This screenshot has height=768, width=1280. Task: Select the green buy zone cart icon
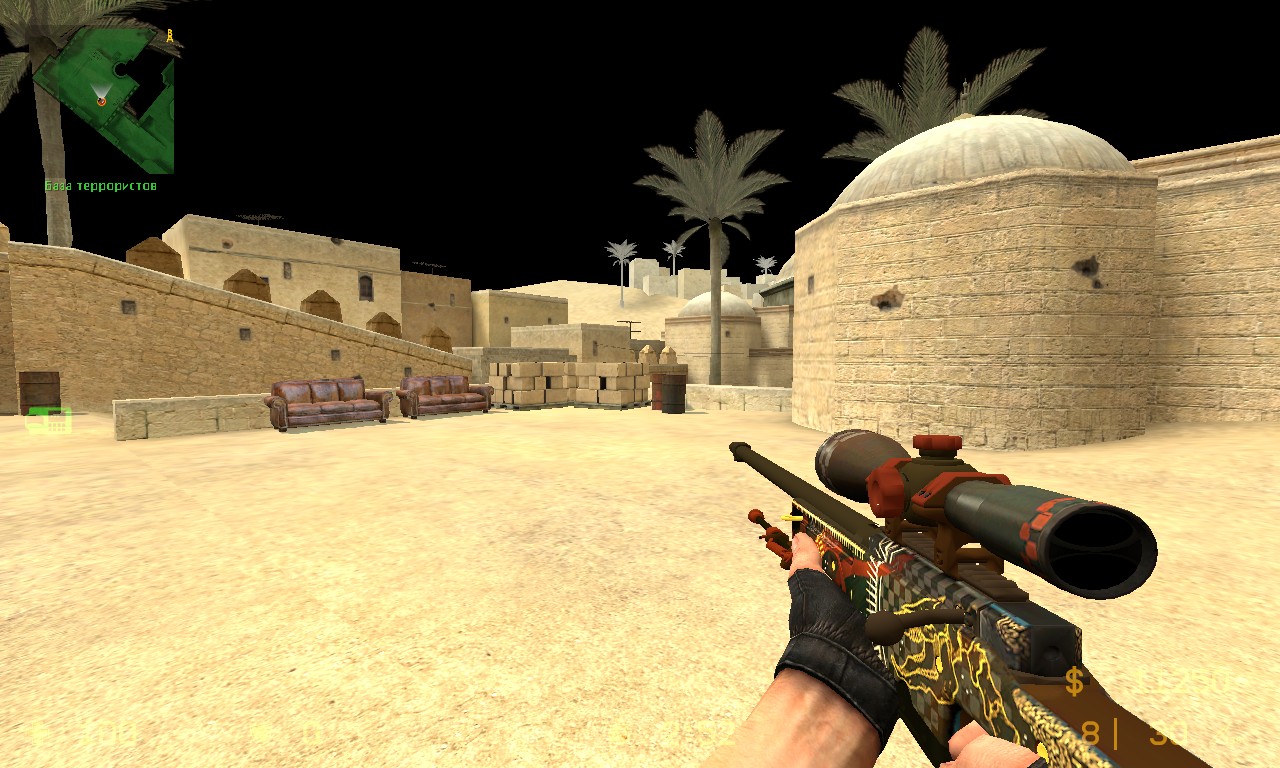click(49, 420)
